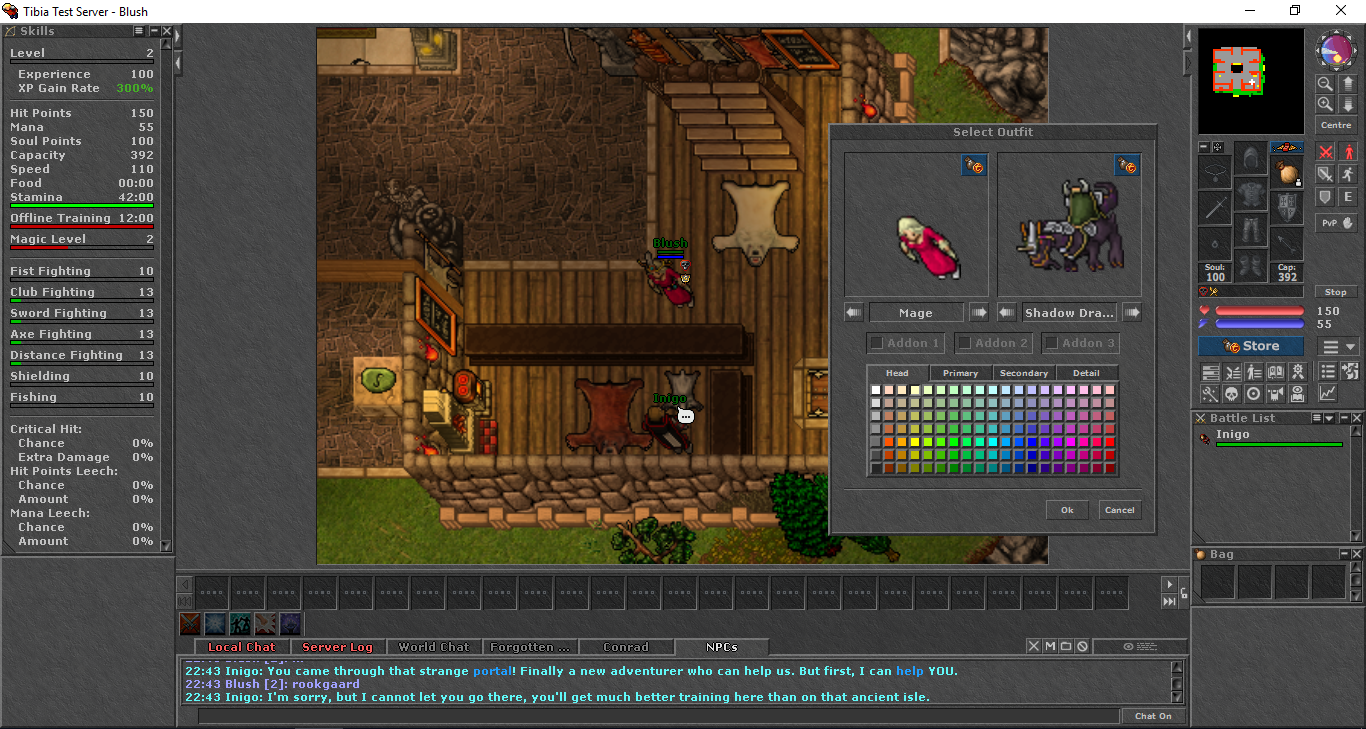Choose the Head color tab
This screenshot has height=729, width=1366.
pyautogui.click(x=897, y=373)
